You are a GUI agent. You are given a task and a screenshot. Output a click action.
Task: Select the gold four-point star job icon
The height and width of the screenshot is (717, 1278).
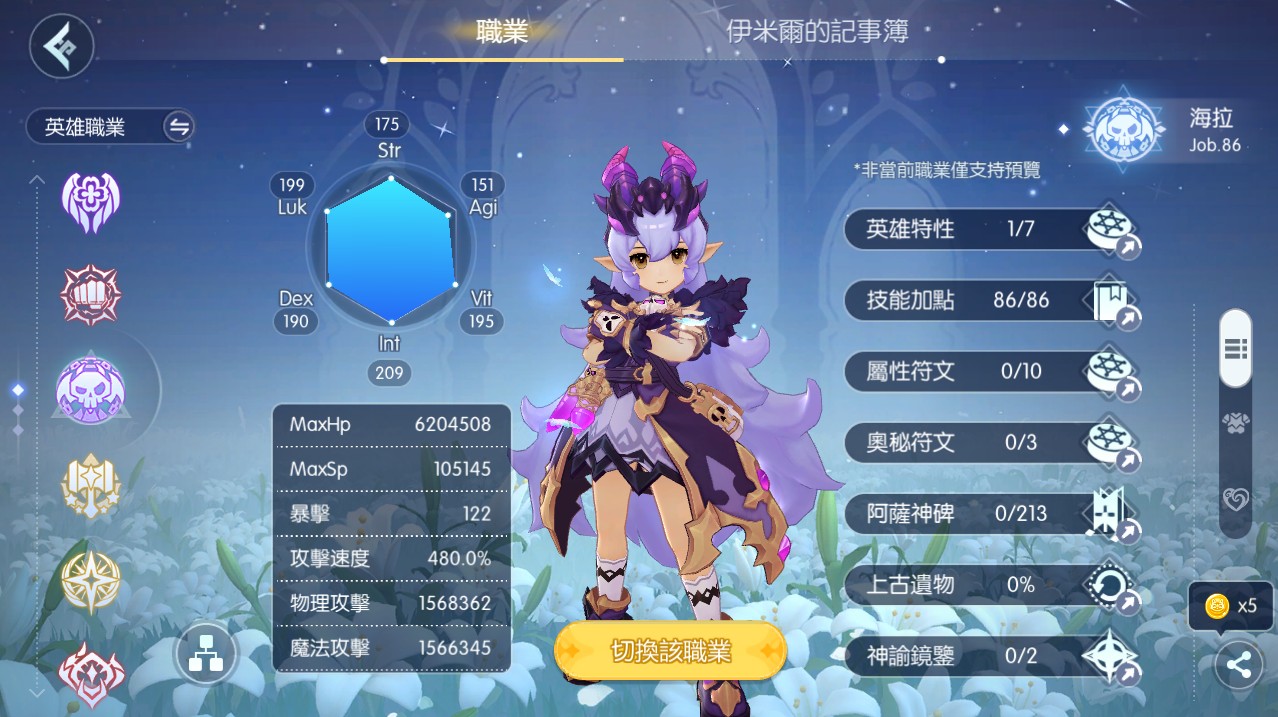(90, 581)
